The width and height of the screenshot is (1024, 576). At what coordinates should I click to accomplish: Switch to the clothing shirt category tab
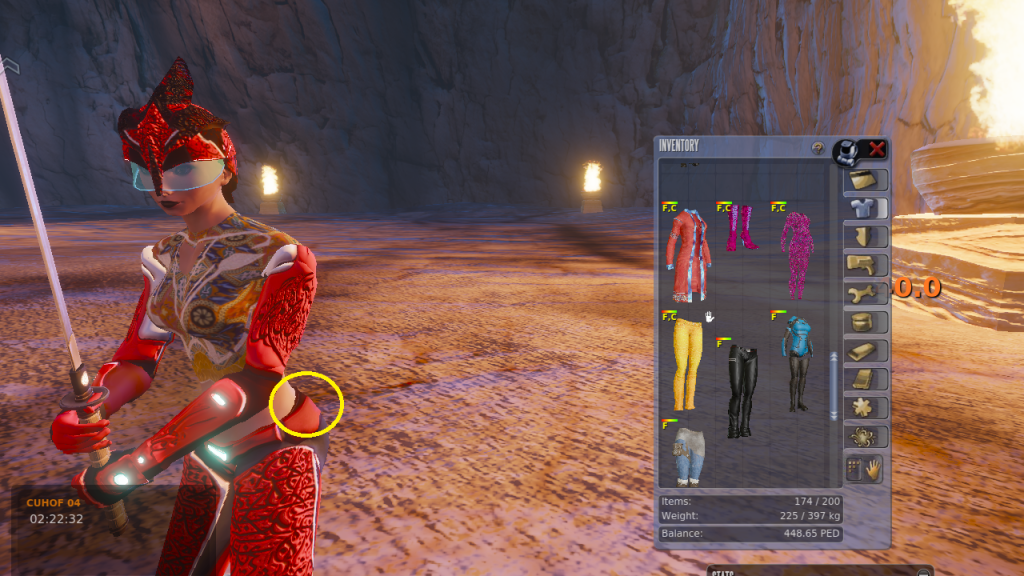pyautogui.click(x=866, y=209)
